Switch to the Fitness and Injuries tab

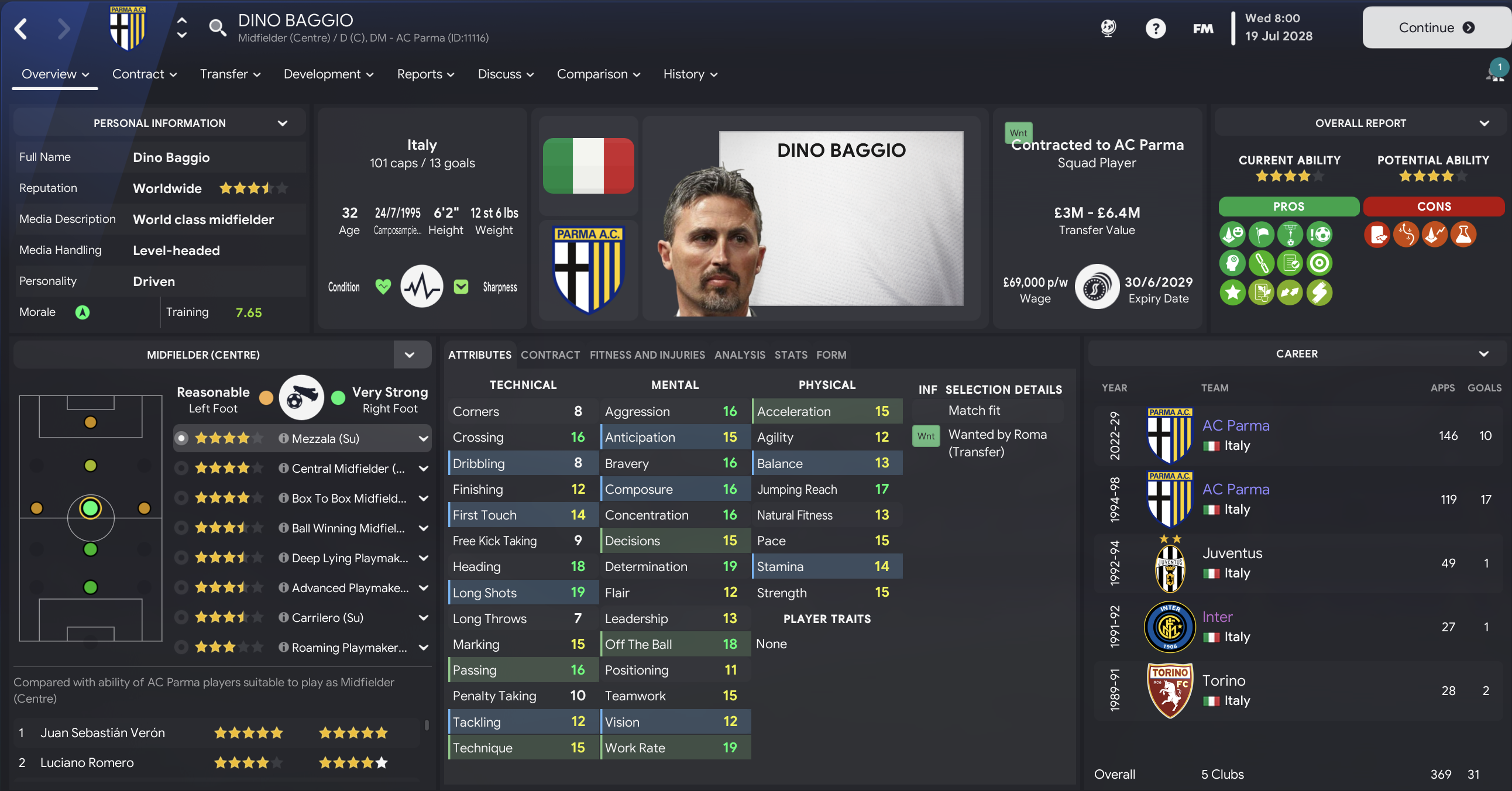coord(647,355)
